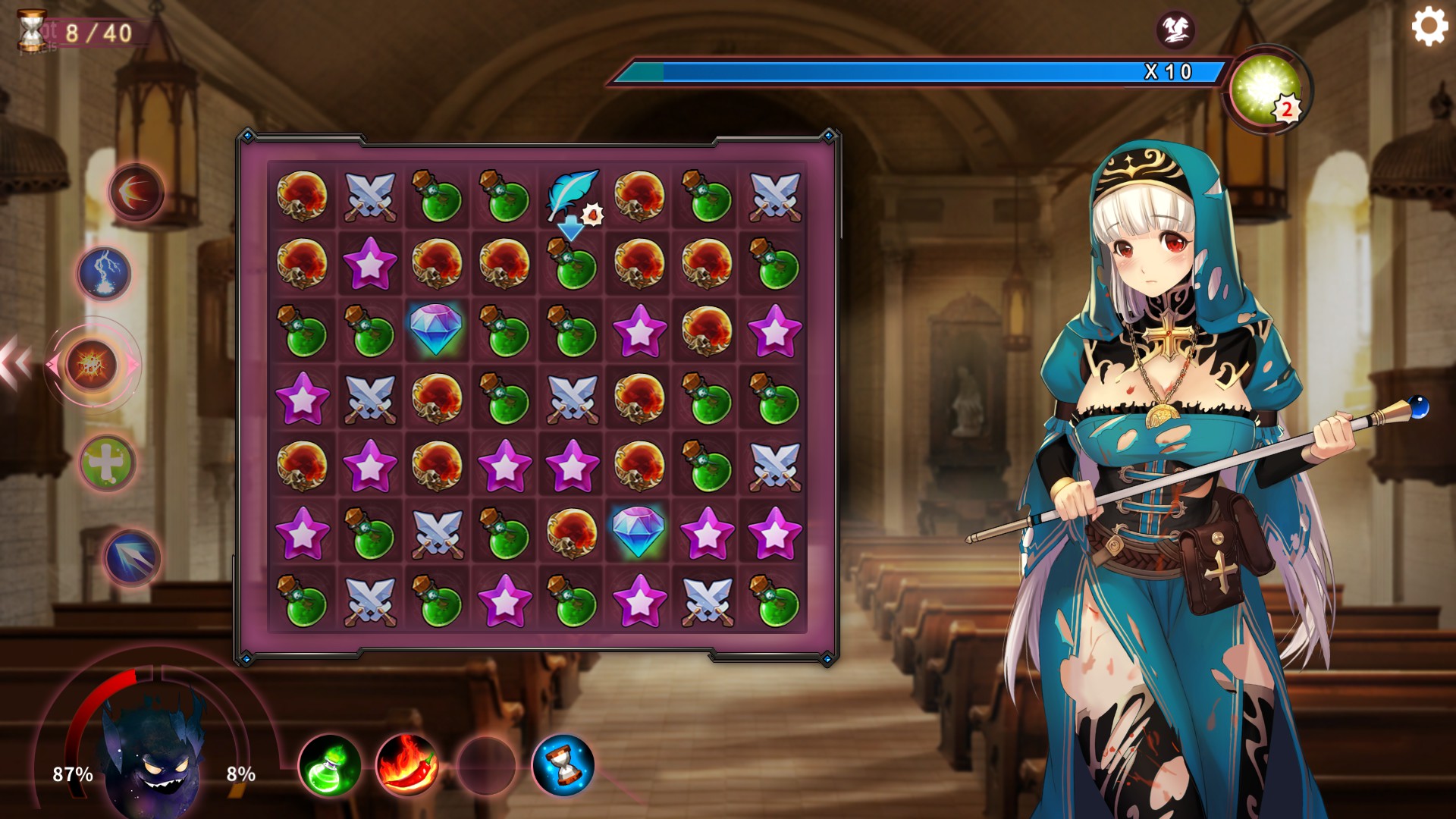Use the green cross healing skill
This screenshot has width=1456, height=819.
[107, 463]
